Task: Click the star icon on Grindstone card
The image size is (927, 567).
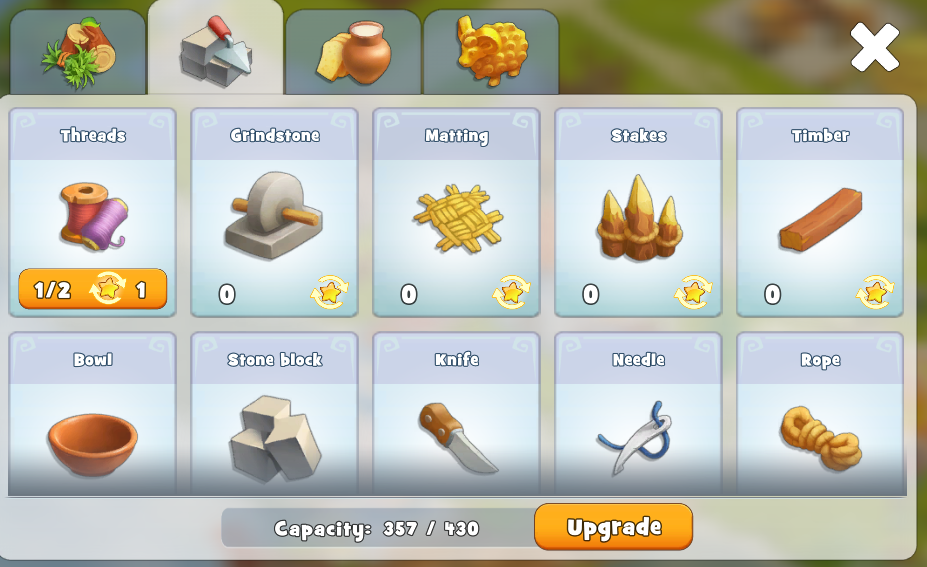Action: (329, 293)
